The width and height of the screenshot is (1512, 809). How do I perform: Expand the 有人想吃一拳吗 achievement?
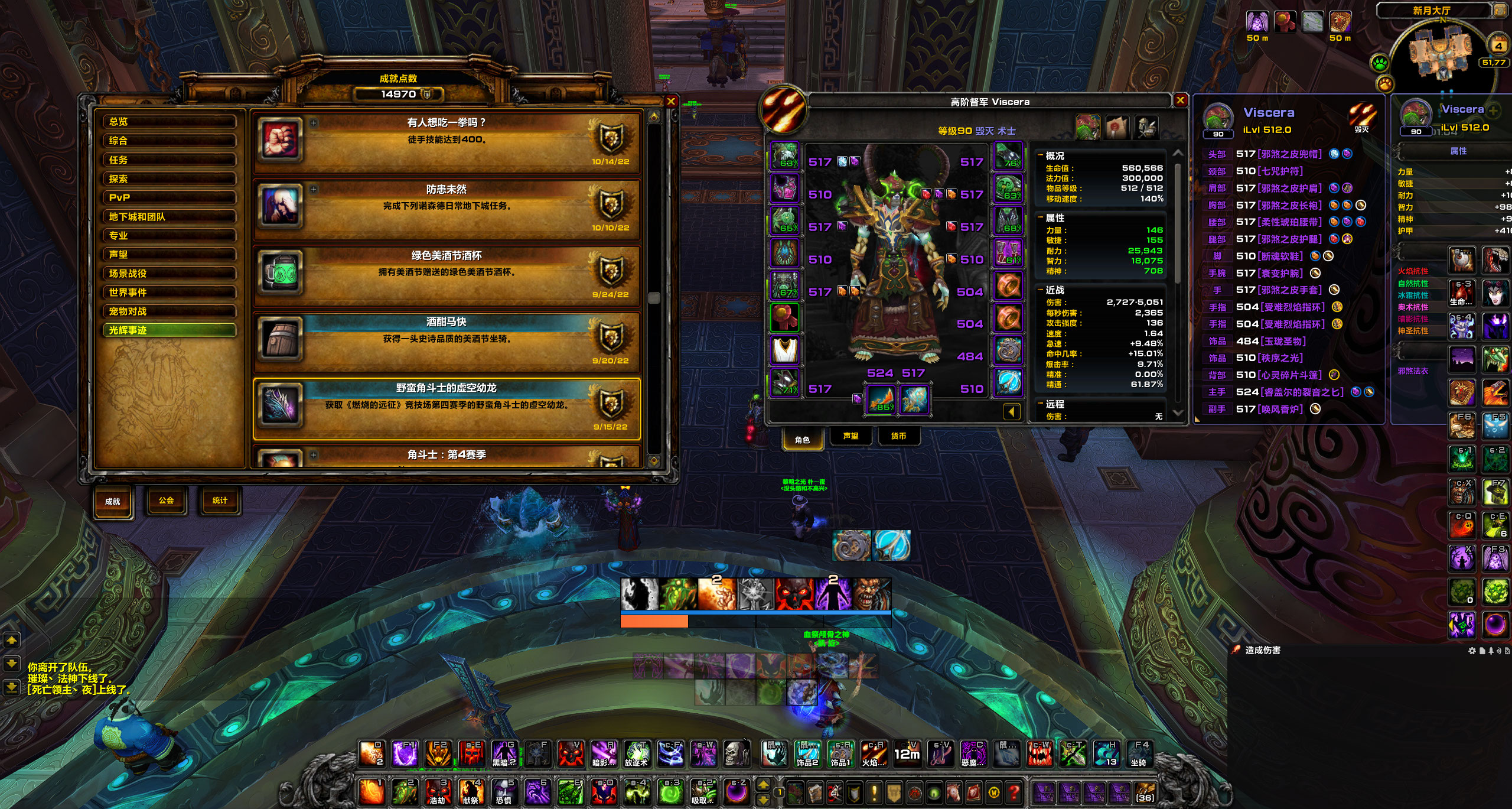pyautogui.click(x=314, y=124)
